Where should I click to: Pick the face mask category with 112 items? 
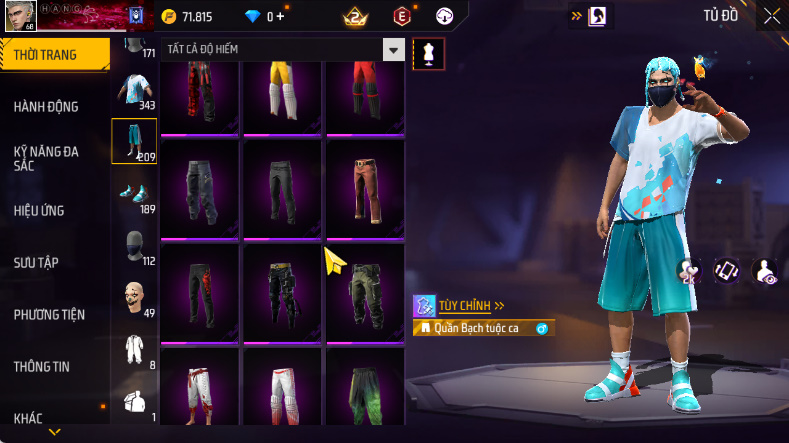tap(133, 246)
